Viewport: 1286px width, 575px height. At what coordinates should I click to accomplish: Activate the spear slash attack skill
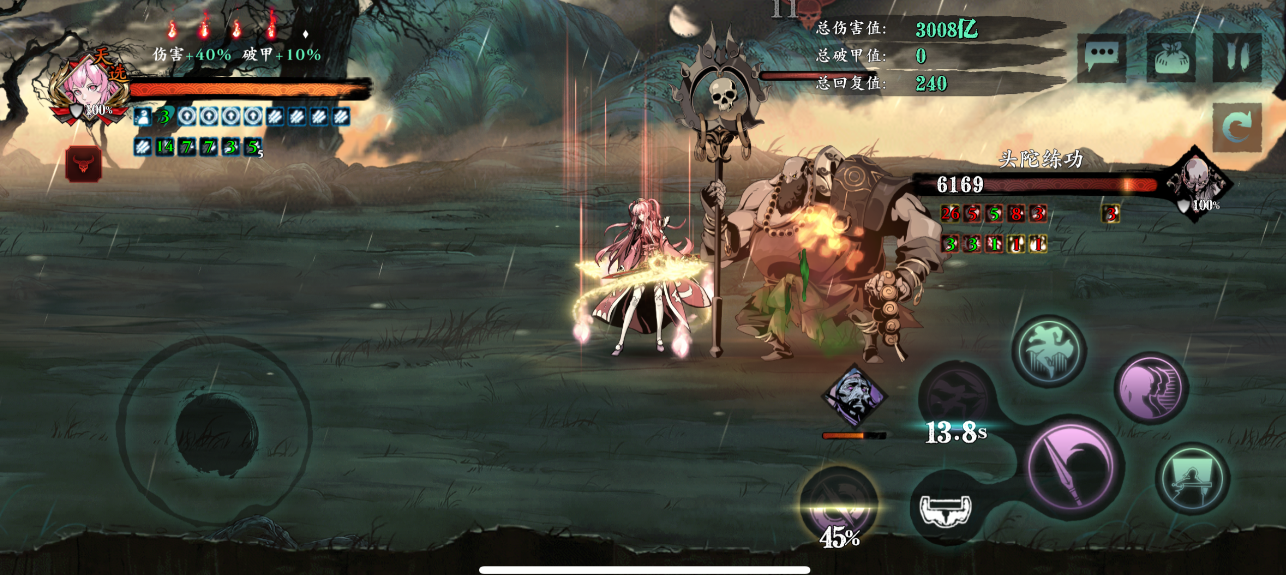pyautogui.click(x=1074, y=467)
